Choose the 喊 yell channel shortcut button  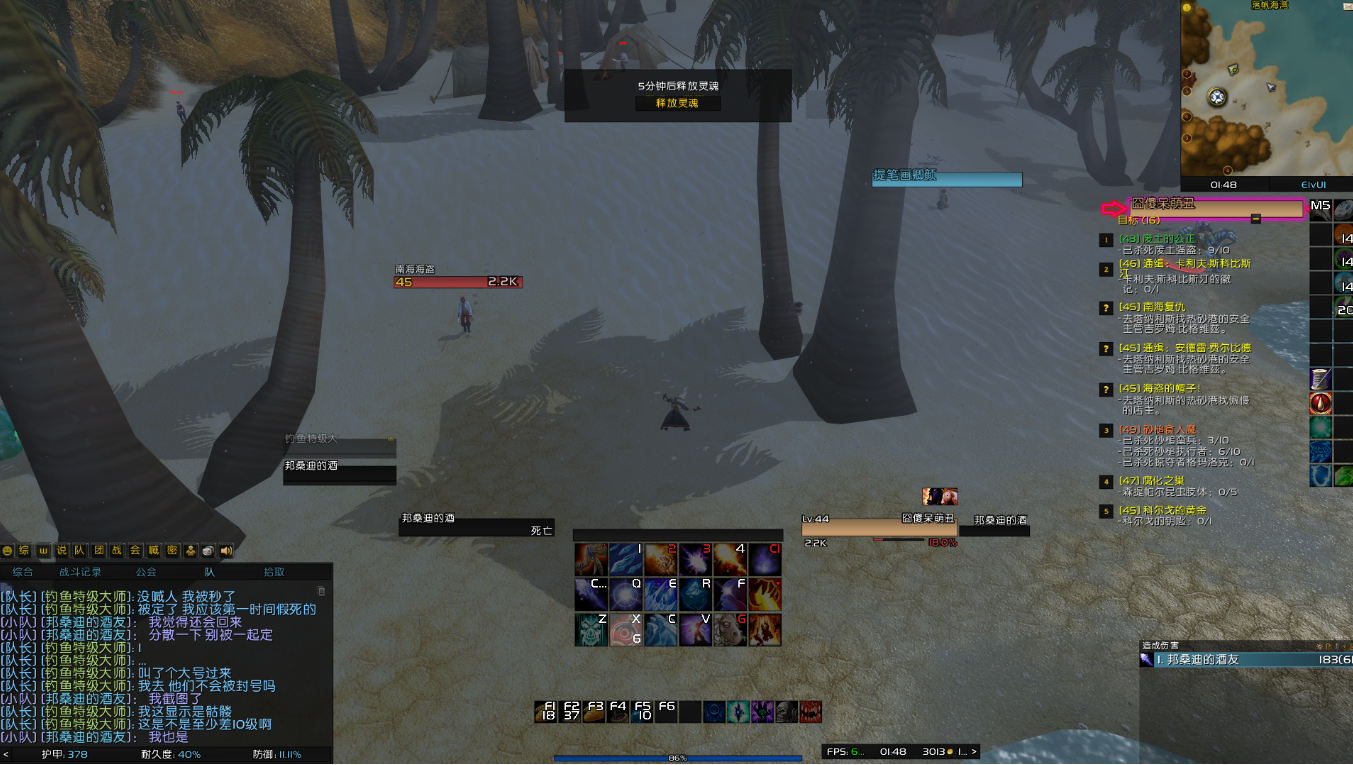154,550
